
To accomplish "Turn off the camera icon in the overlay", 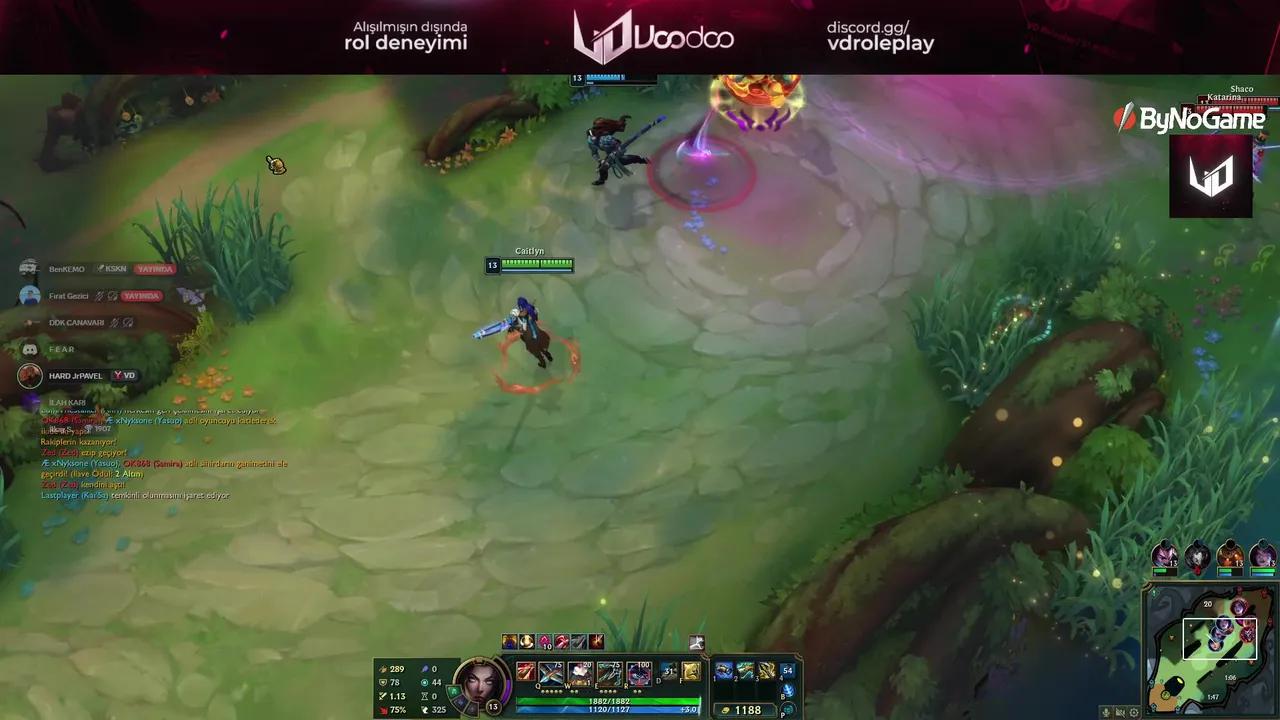I will tap(1119, 712).
